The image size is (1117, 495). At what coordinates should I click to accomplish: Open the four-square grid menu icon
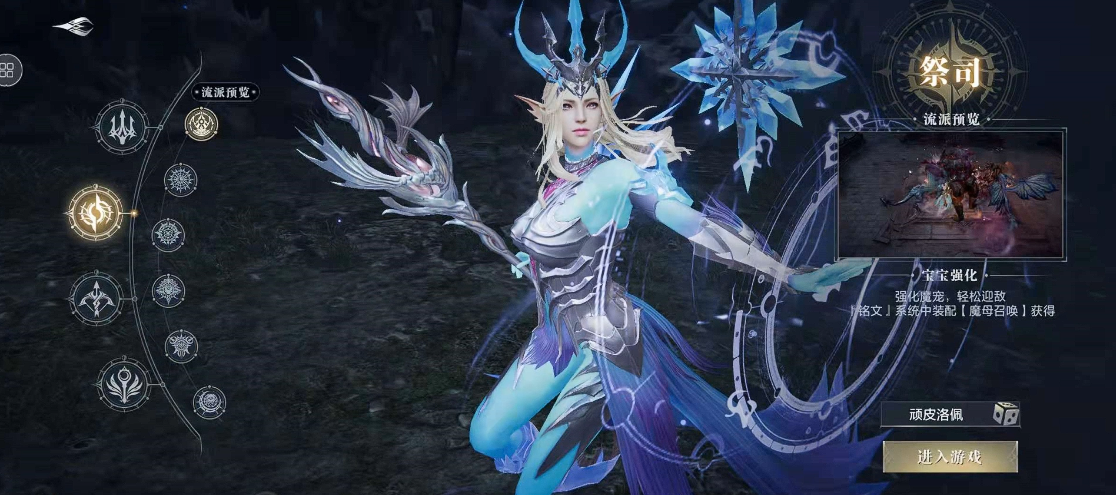[x=7, y=69]
